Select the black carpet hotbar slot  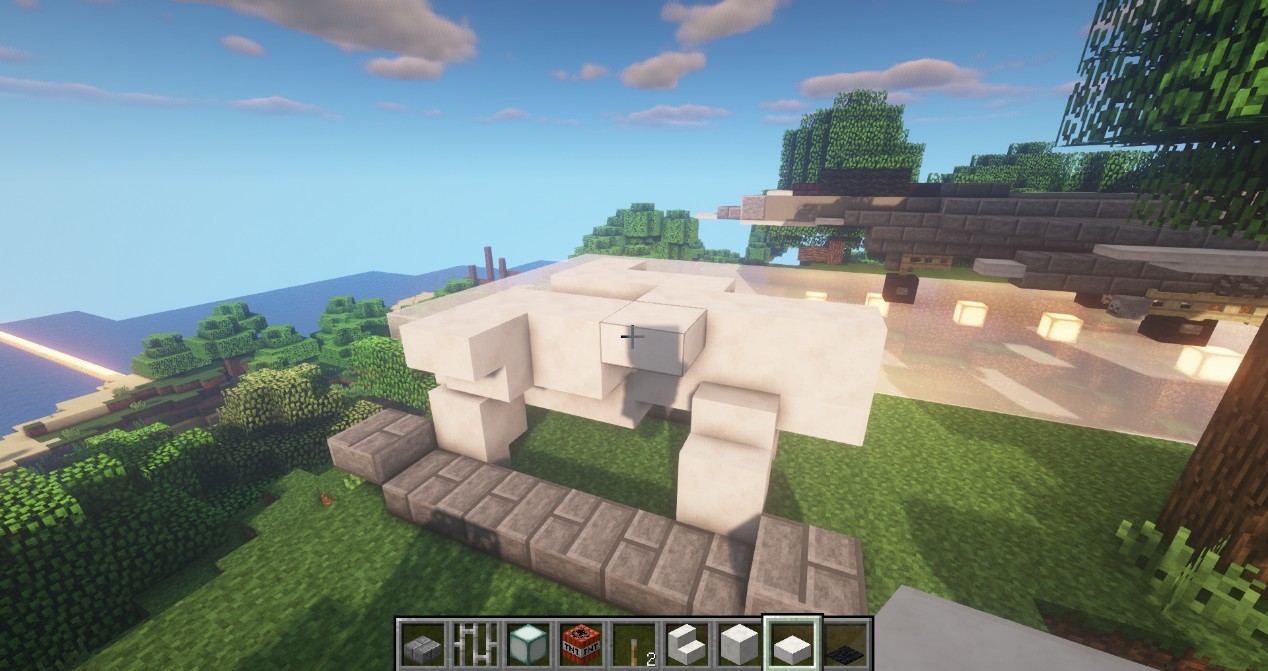[846, 645]
